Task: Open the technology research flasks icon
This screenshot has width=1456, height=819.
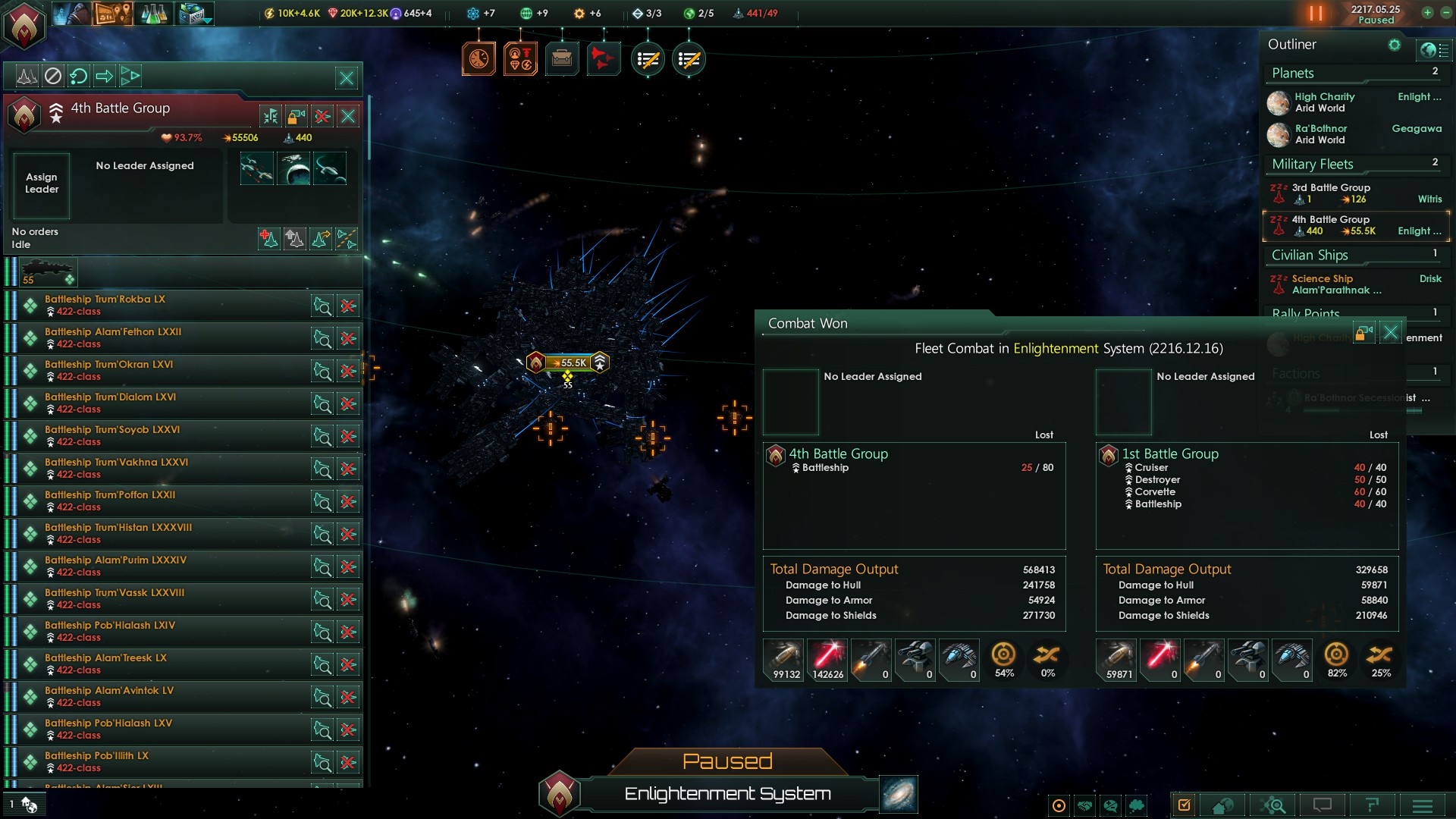Action: click(153, 14)
